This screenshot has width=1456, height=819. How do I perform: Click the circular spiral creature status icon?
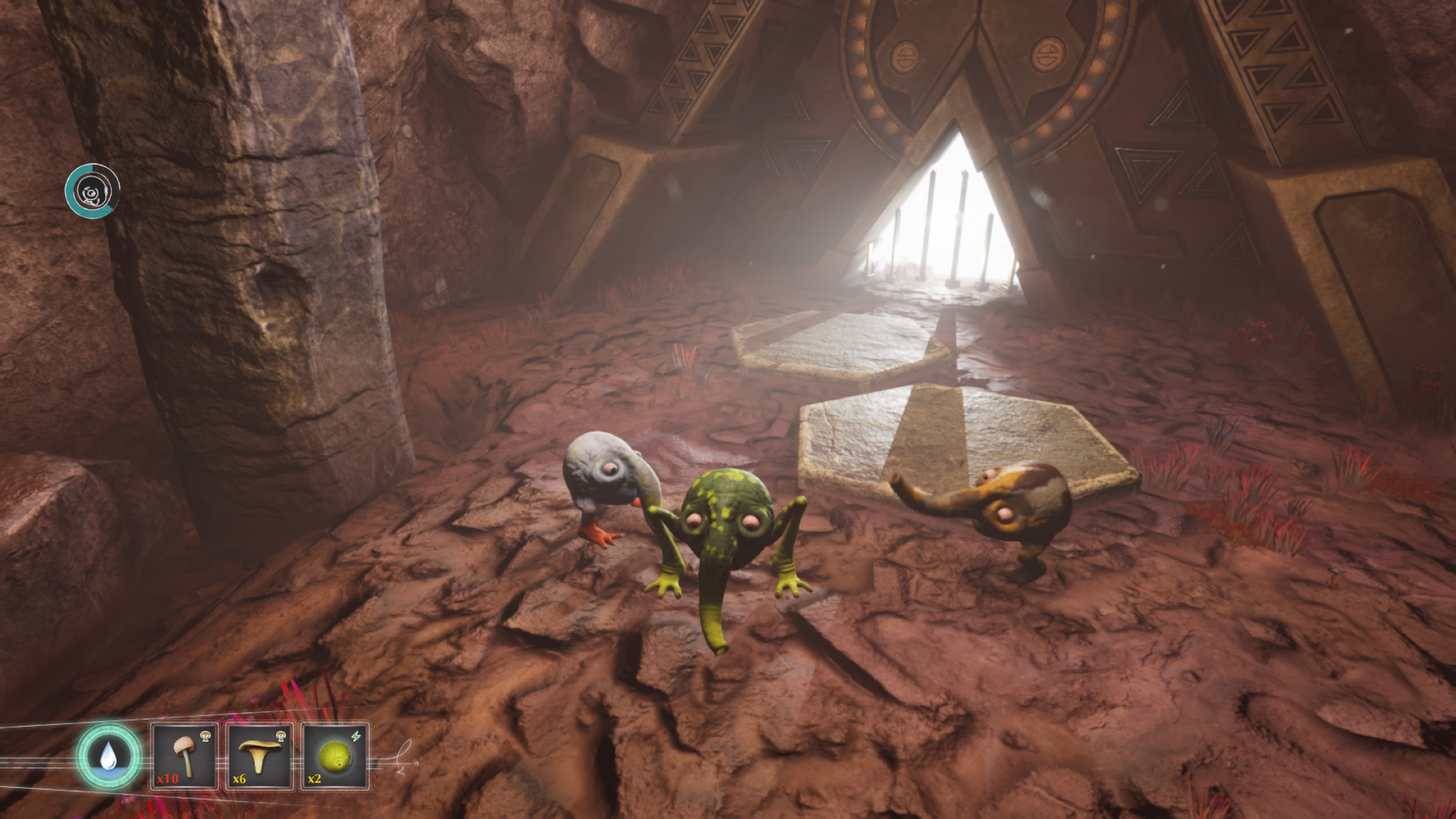pos(92,191)
